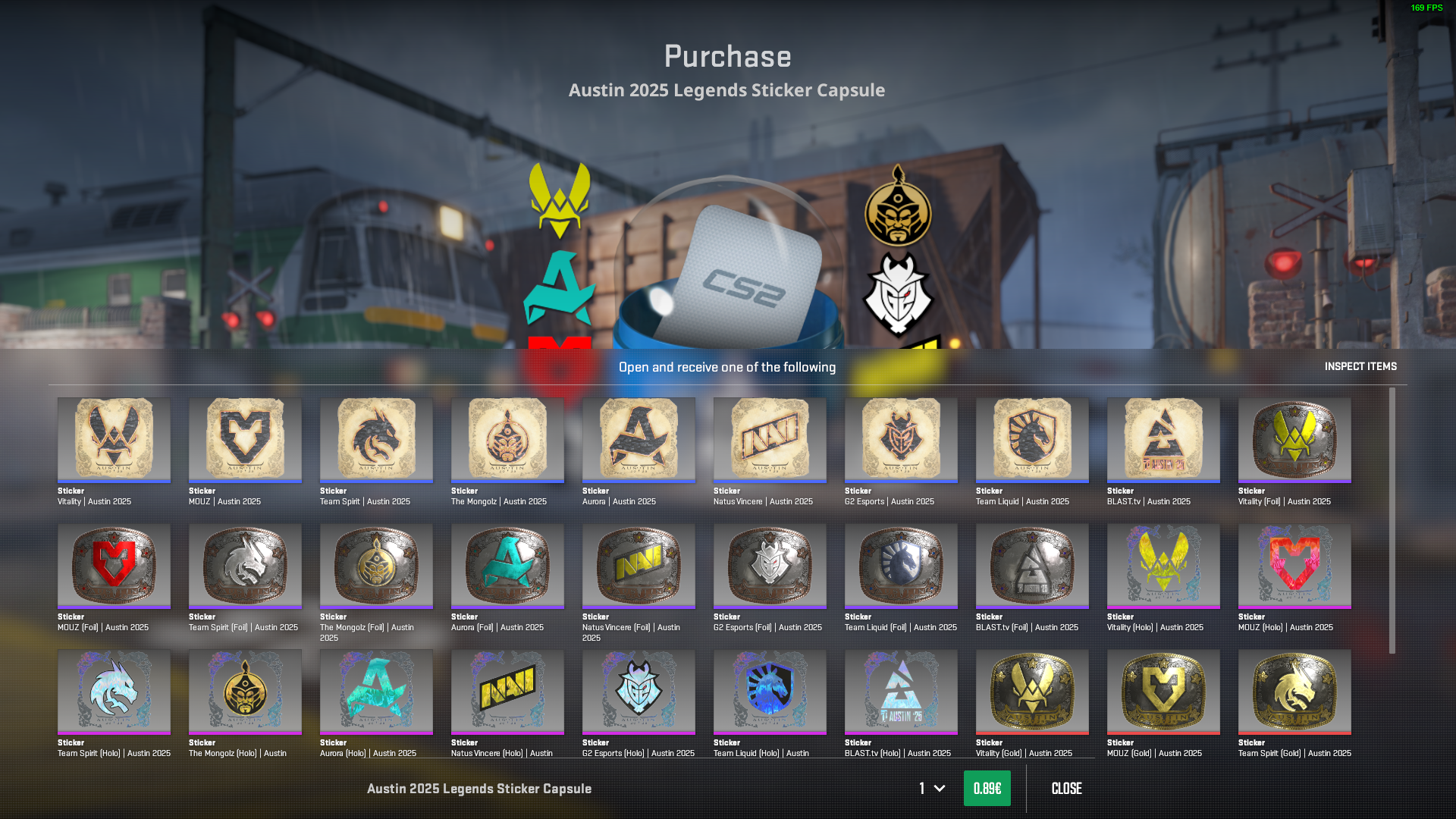
Task: Choose the G2 Esports (Foil) sticker
Action: coord(770,566)
